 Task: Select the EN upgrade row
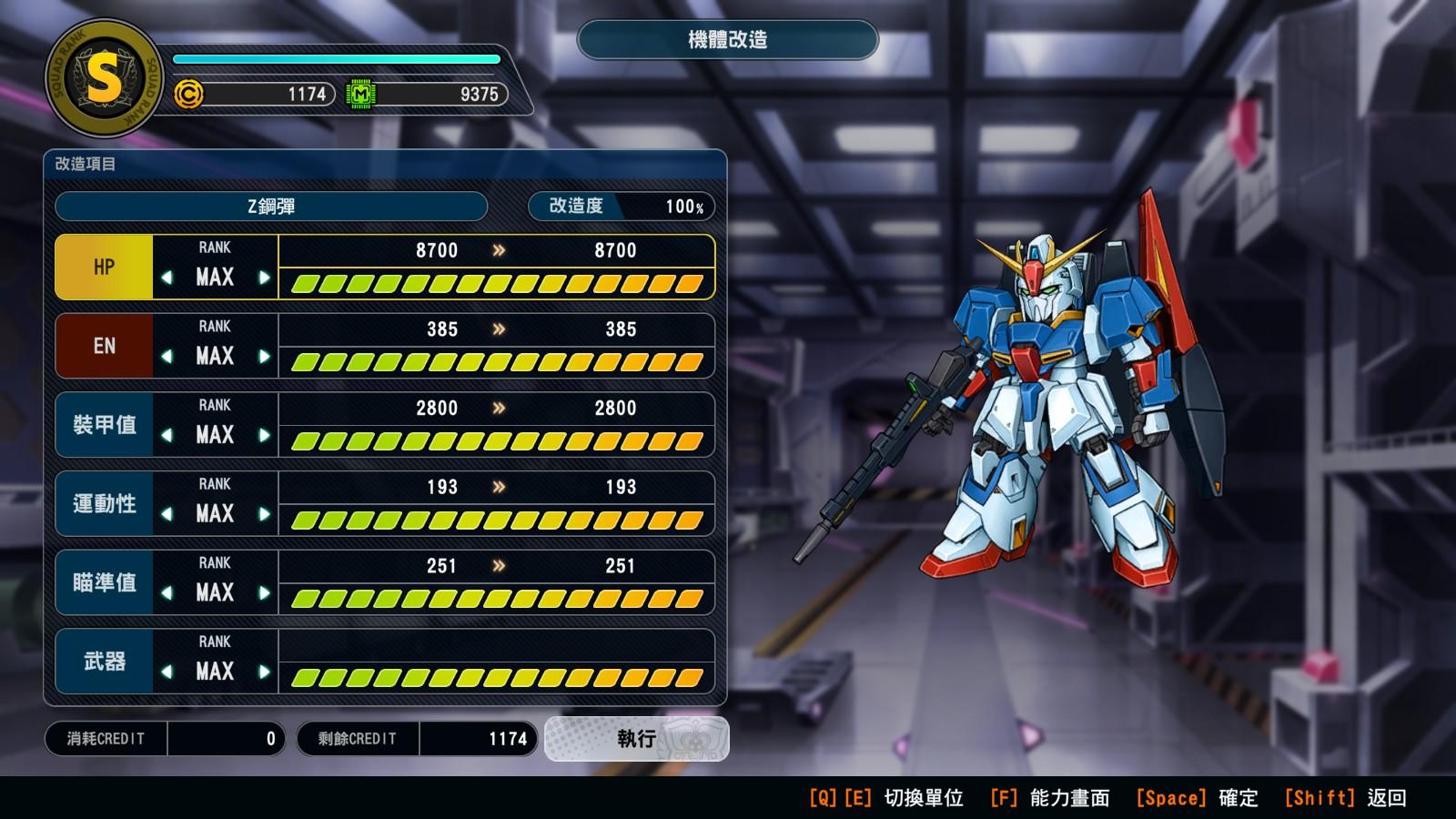pos(104,346)
